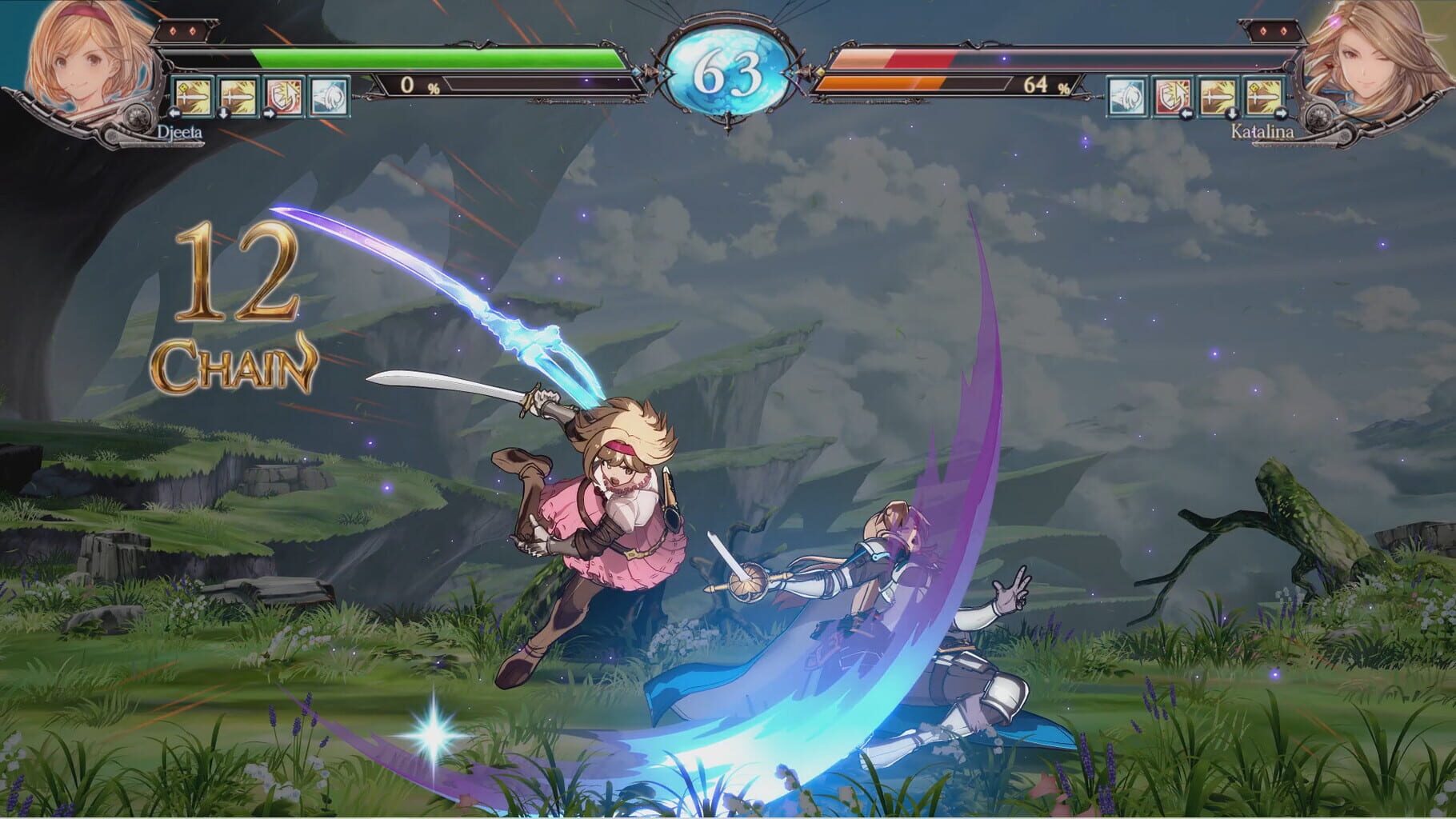Select Djeeta's red shield skill icon
Viewport: 1456px width, 819px height.
click(284, 97)
